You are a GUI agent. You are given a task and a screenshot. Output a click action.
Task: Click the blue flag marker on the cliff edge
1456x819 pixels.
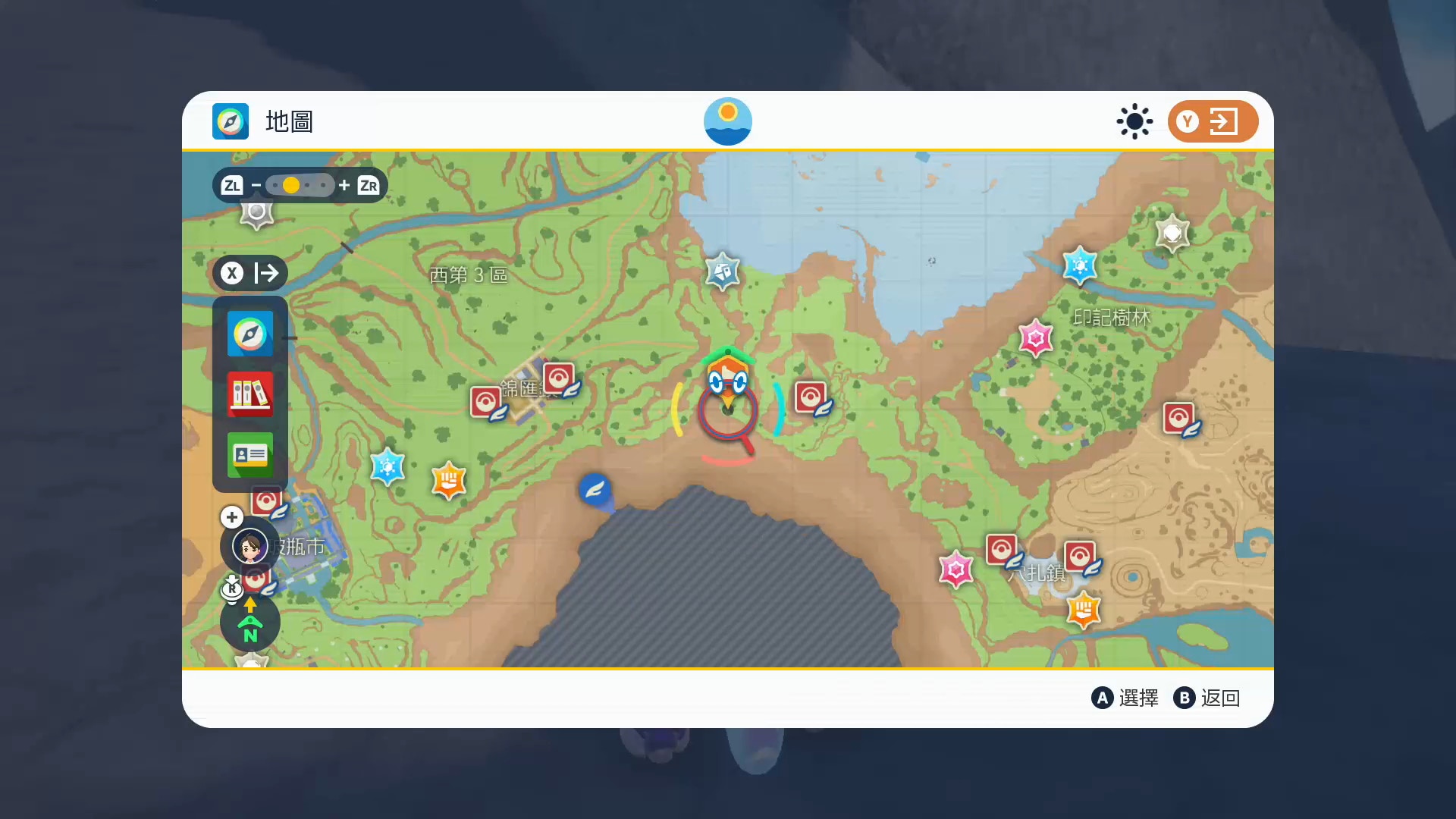(597, 490)
